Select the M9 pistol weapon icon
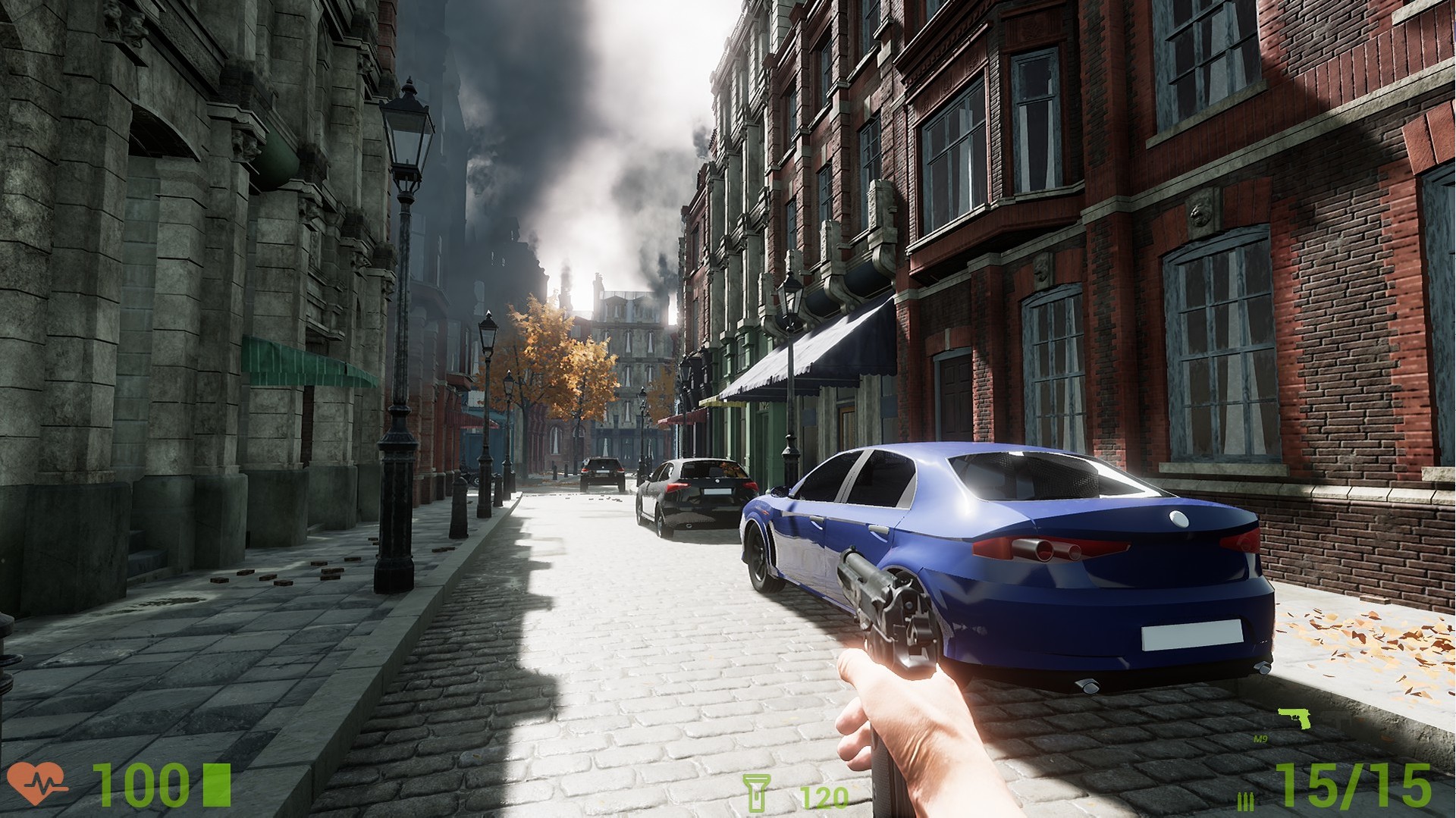Viewport: 1456px width, 818px height. tap(1294, 718)
